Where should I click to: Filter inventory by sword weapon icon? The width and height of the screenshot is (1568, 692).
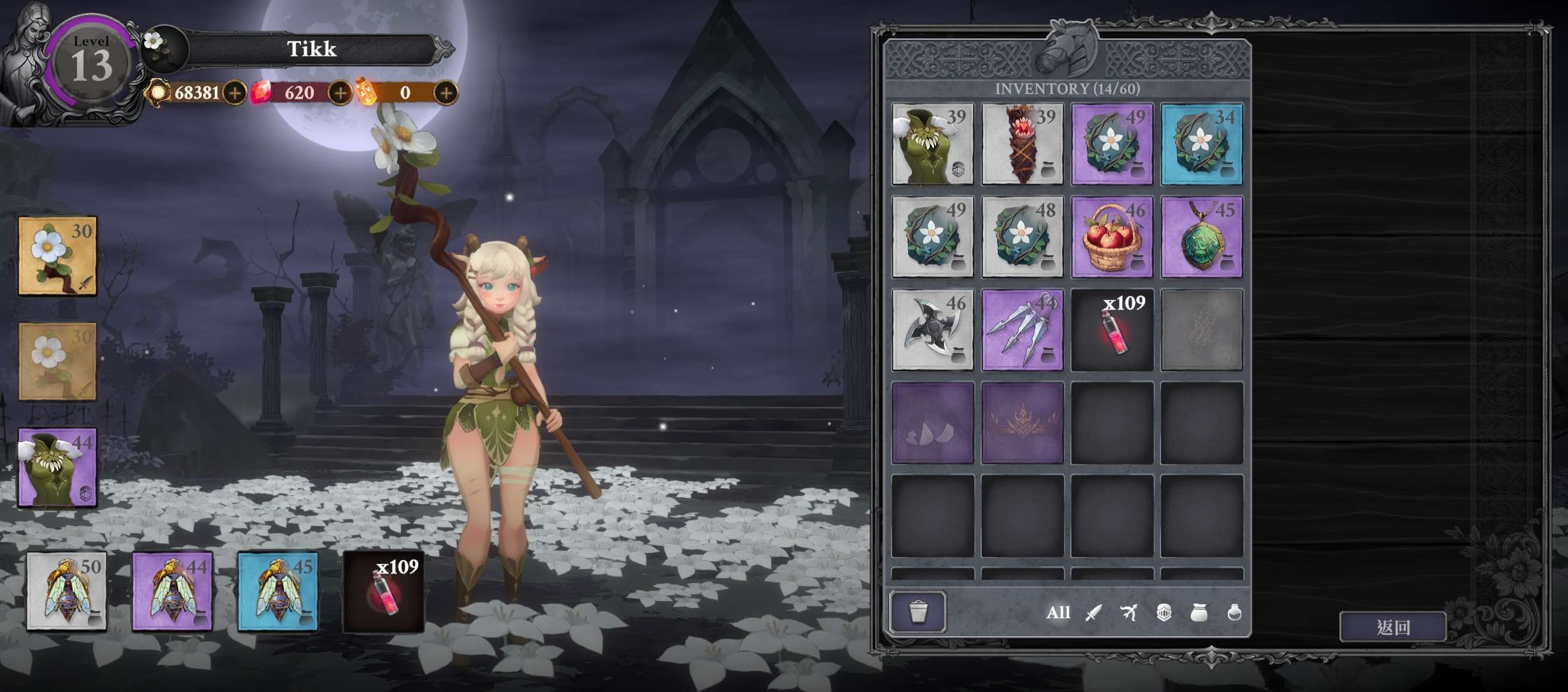[x=1093, y=613]
